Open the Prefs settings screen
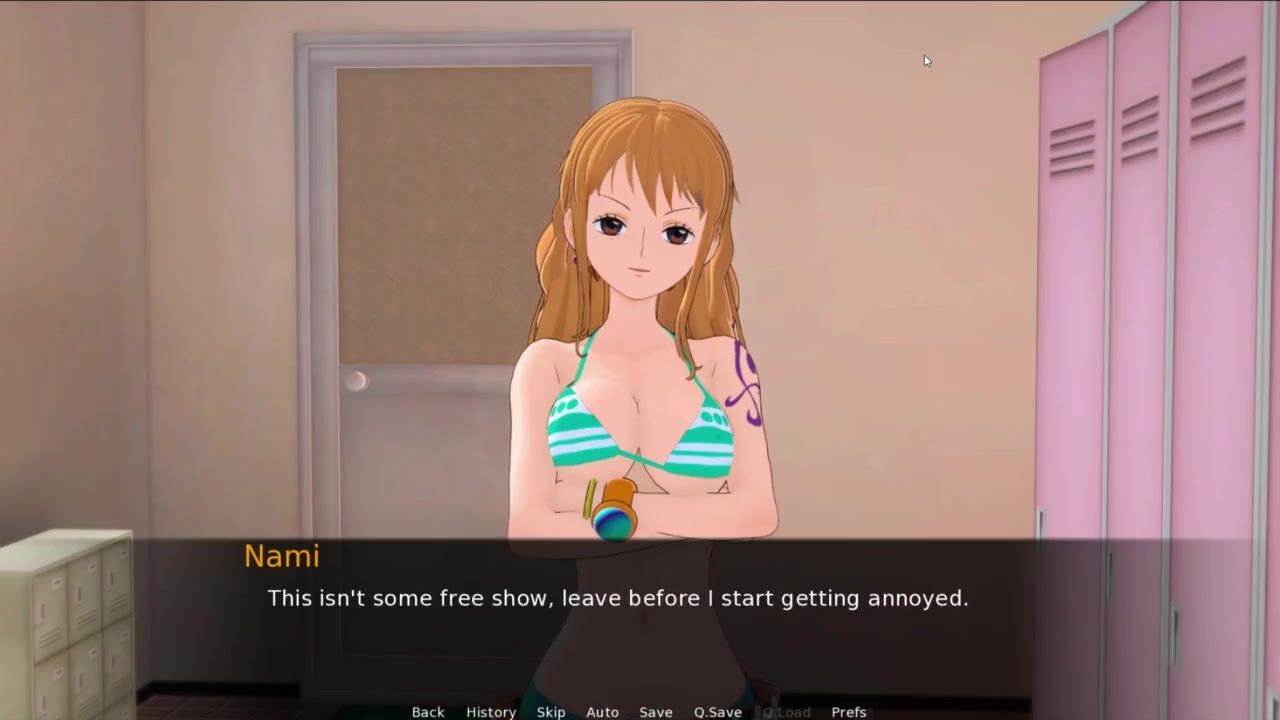The height and width of the screenshot is (720, 1280). (x=849, y=712)
